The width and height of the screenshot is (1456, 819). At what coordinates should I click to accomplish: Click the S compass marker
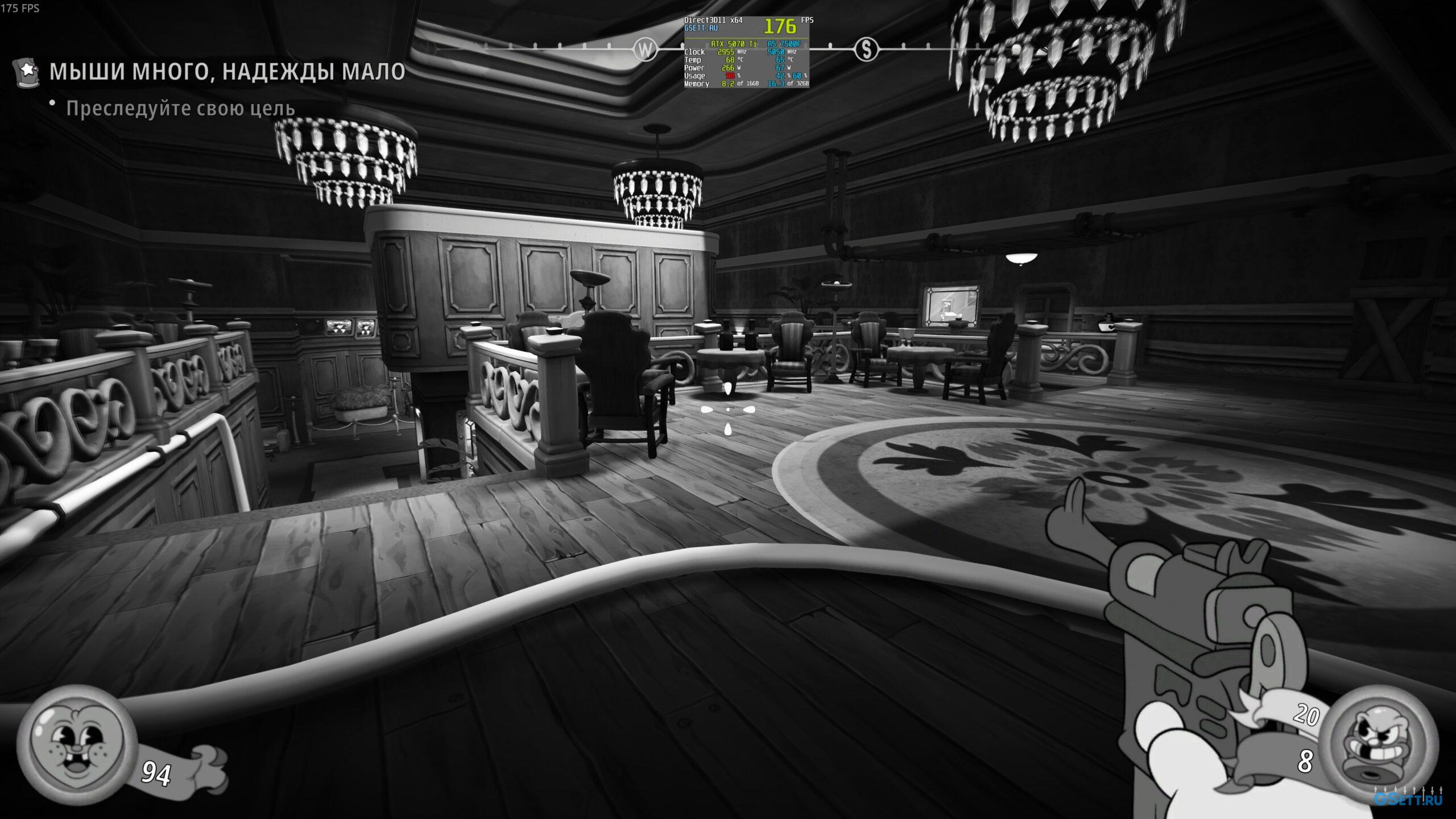point(866,50)
